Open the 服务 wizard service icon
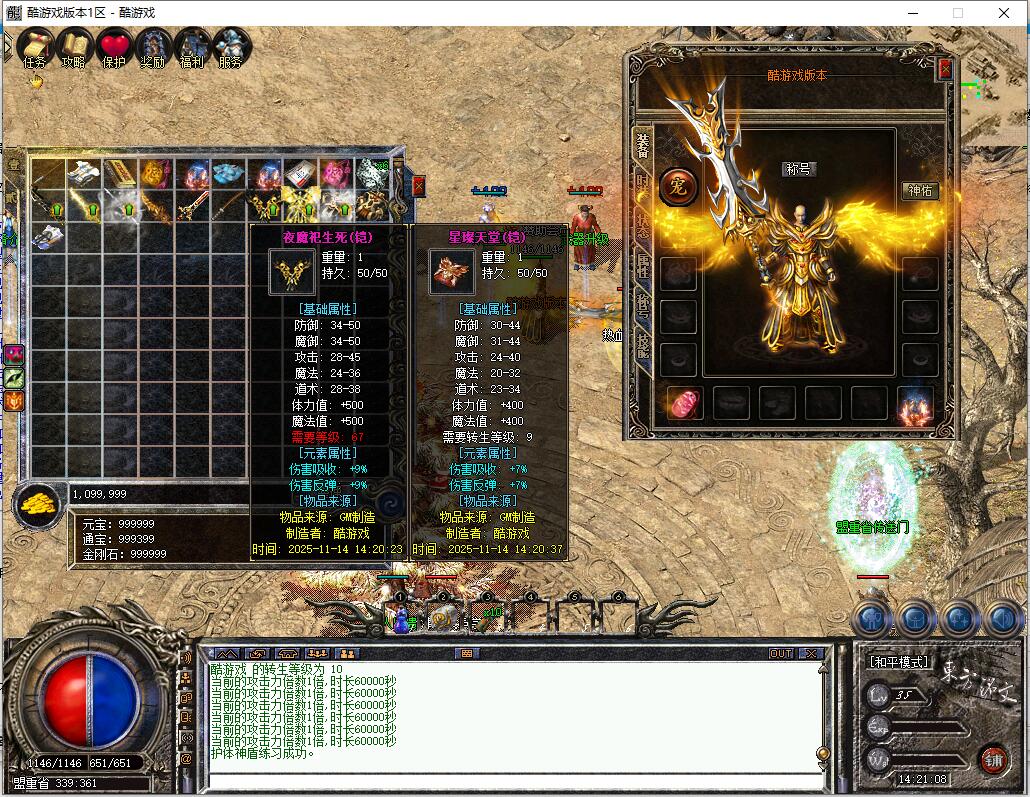This screenshot has width=1030, height=797. tap(231, 46)
